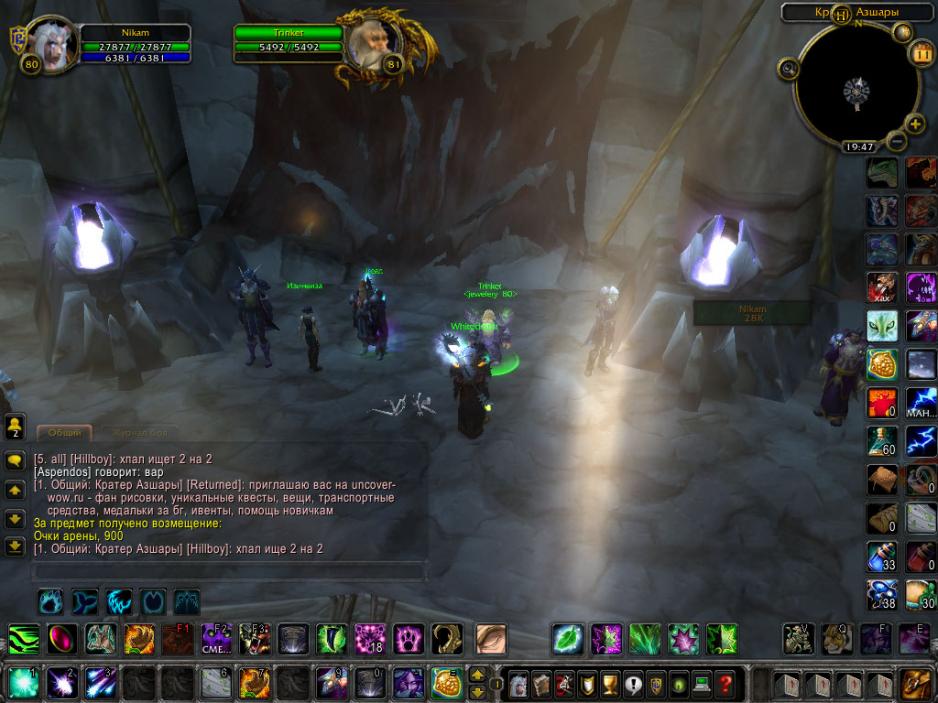The width and height of the screenshot is (938, 703).
Task: Open the chat bubble menu button
Action: pyautogui.click(x=15, y=461)
